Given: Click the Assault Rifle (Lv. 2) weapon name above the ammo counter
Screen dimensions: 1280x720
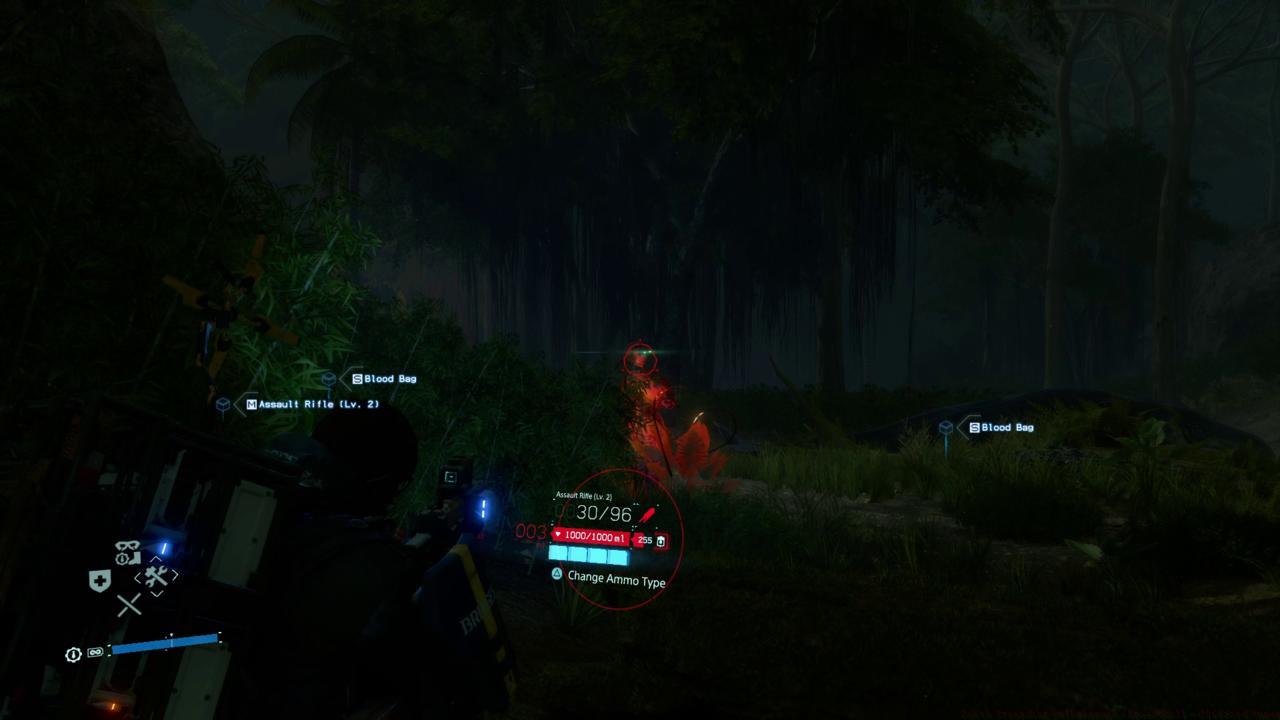Looking at the screenshot, I should [x=584, y=496].
